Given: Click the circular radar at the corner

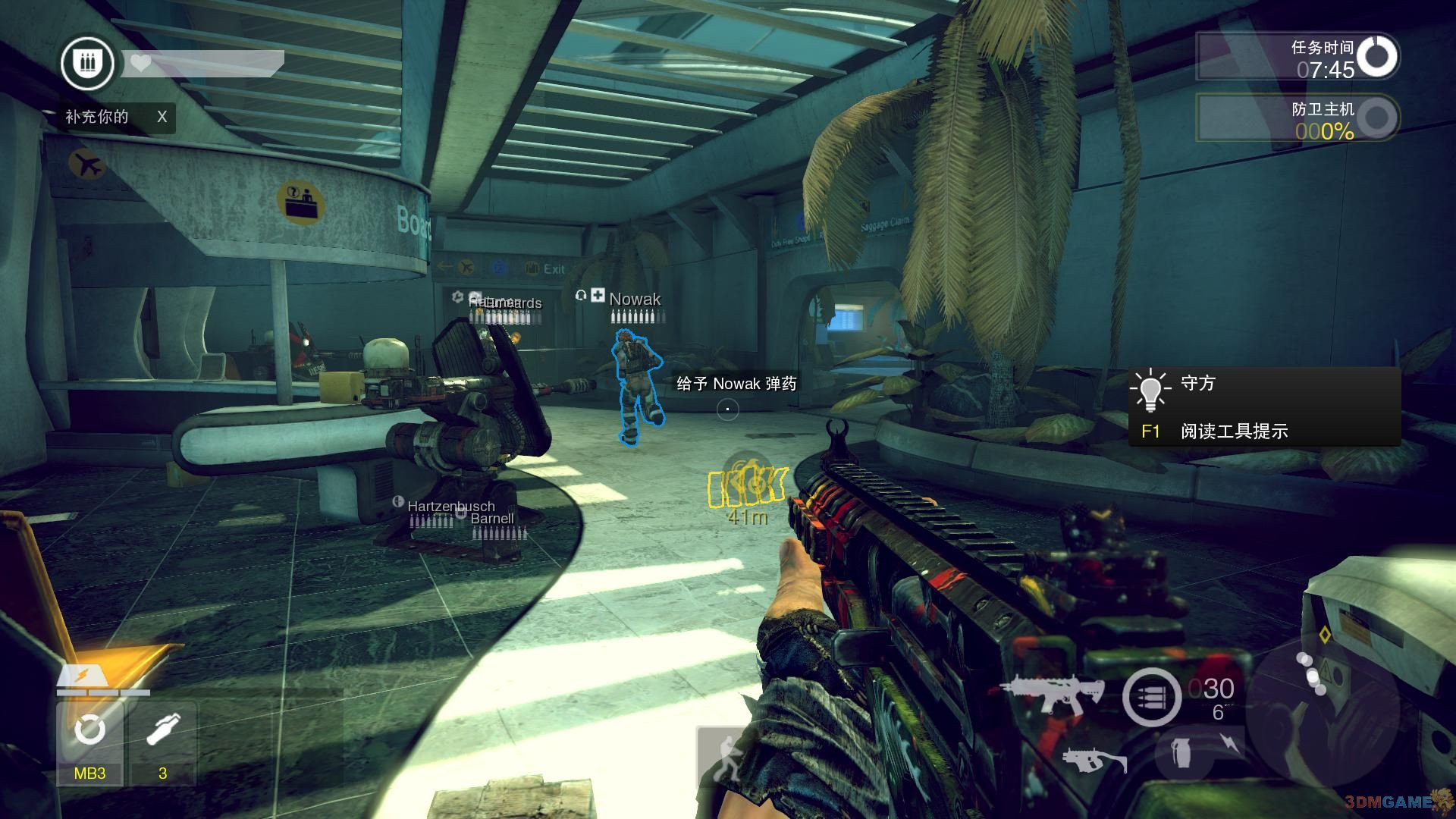Looking at the screenshot, I should click(x=1322, y=709).
